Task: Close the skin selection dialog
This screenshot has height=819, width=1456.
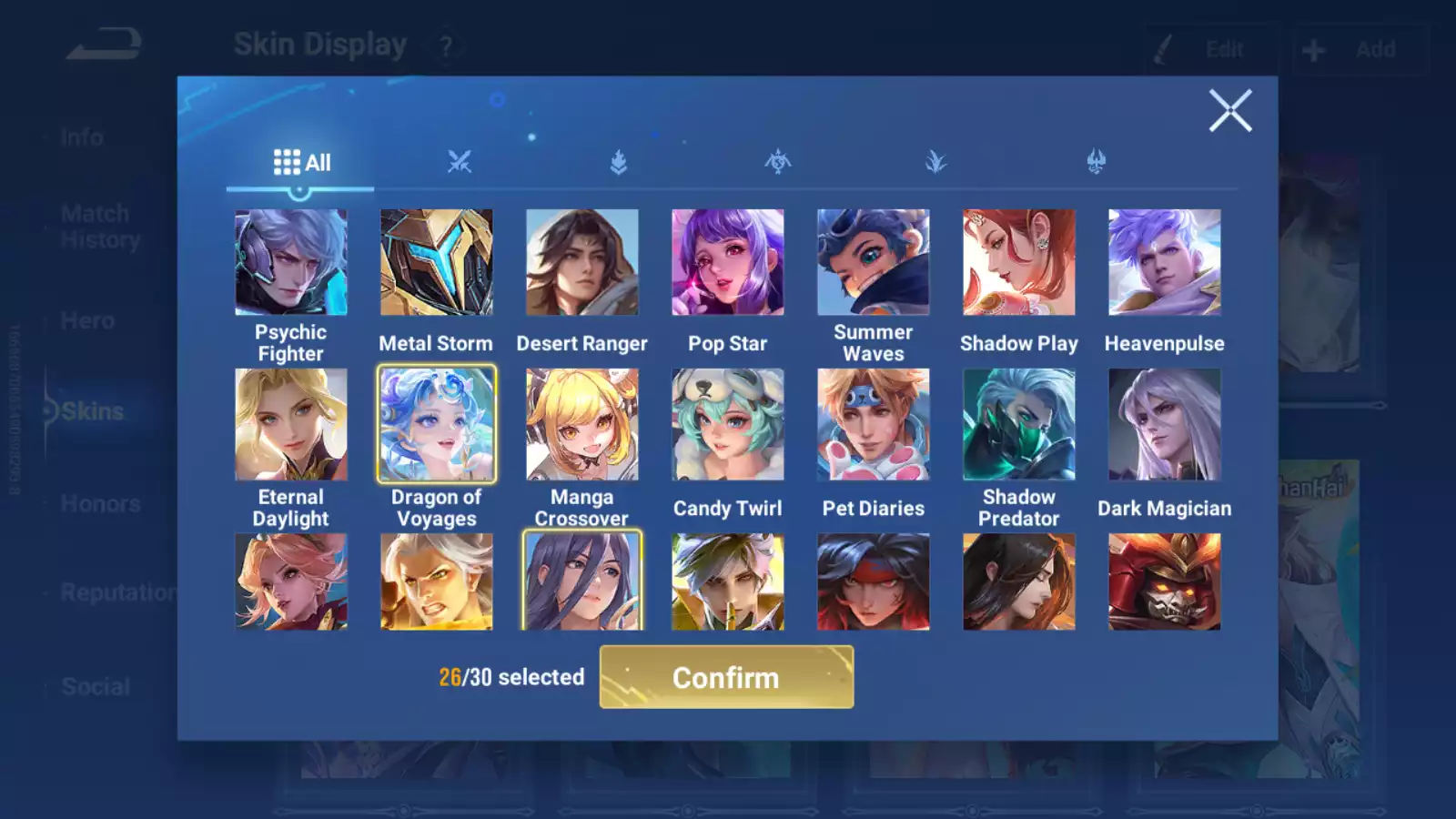Action: coord(1229,111)
